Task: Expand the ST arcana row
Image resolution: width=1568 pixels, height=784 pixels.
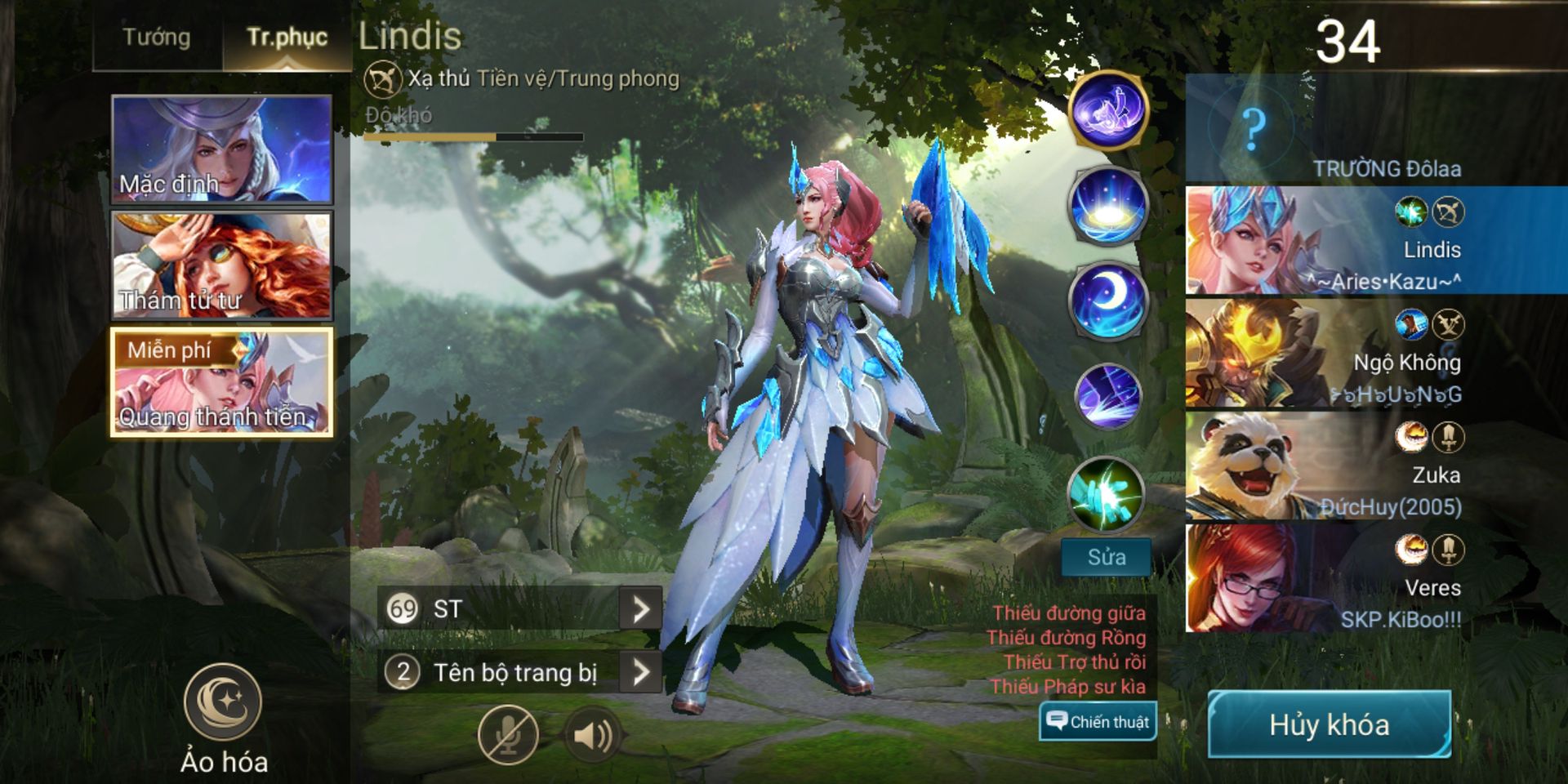Action: [640, 608]
